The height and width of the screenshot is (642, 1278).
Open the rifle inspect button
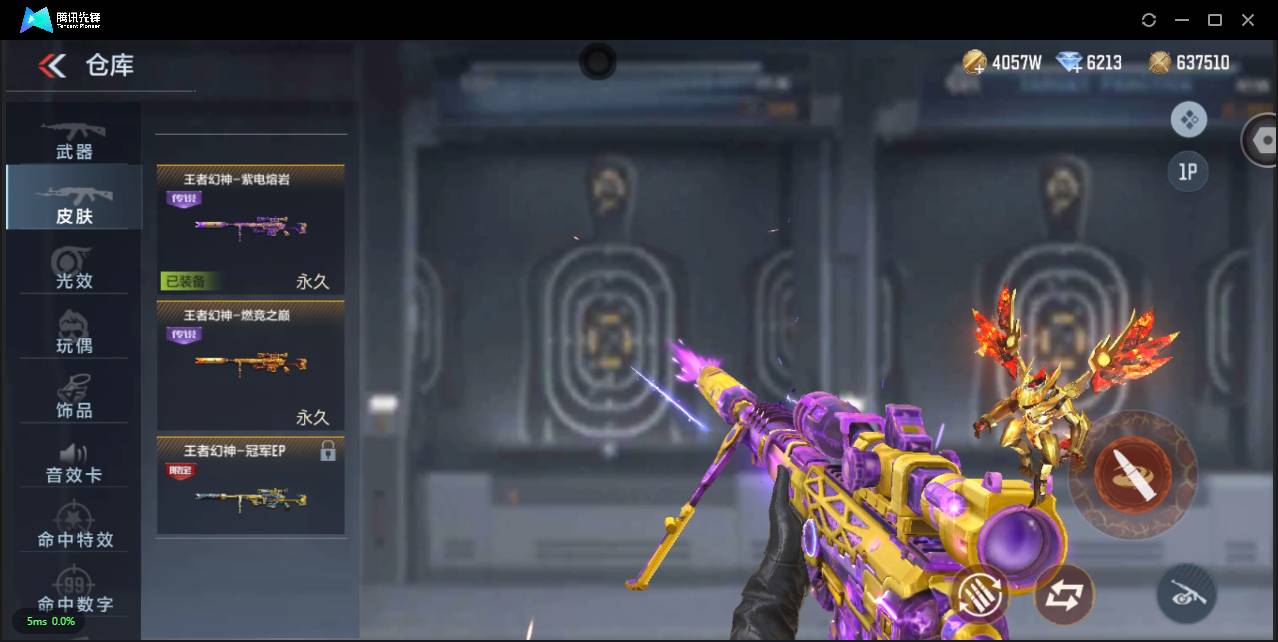(1186, 595)
